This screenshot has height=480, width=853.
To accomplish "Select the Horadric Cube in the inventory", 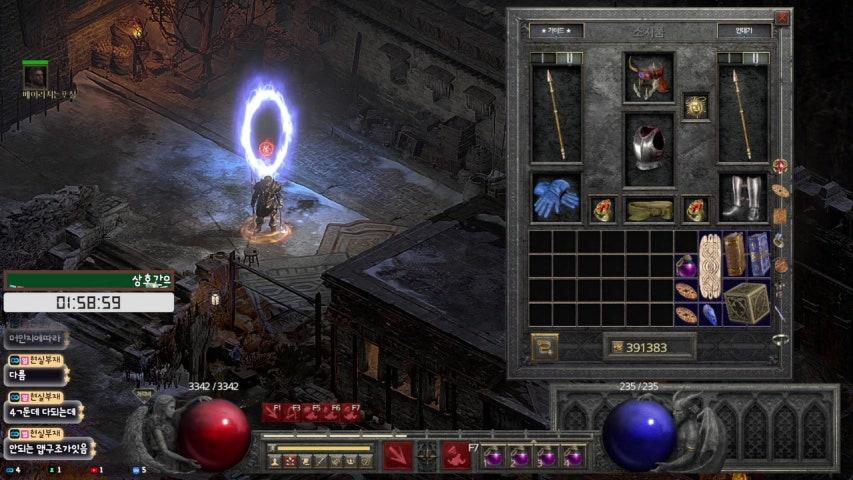I will tap(746, 302).
